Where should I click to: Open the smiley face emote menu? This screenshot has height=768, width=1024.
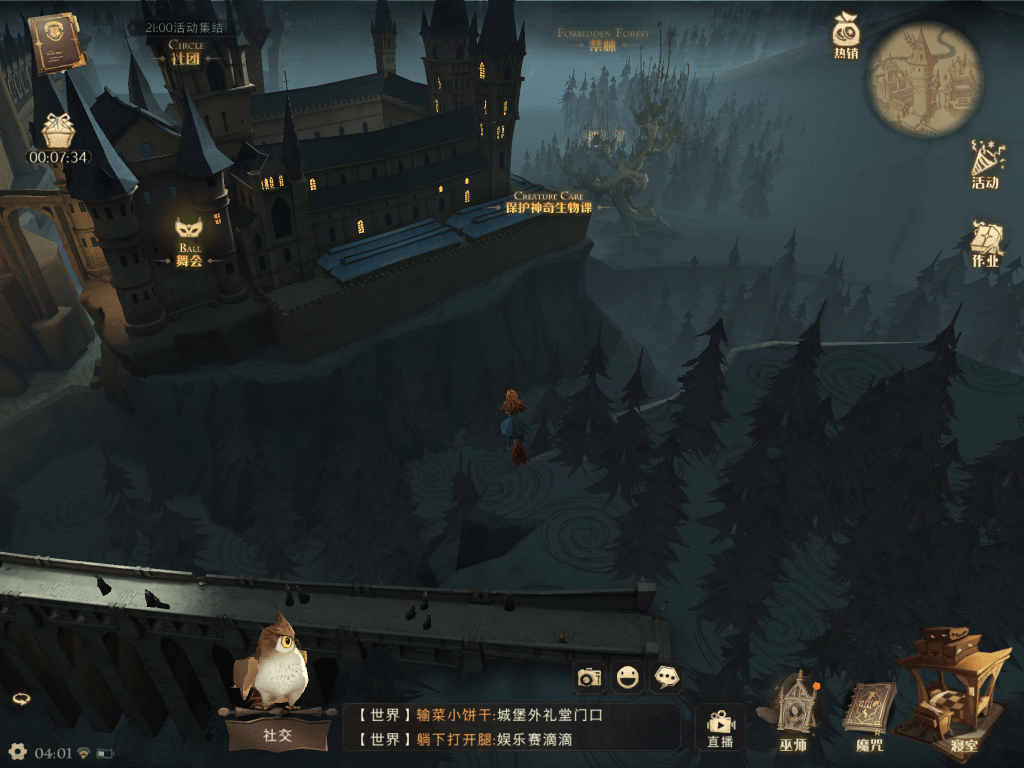(x=628, y=678)
